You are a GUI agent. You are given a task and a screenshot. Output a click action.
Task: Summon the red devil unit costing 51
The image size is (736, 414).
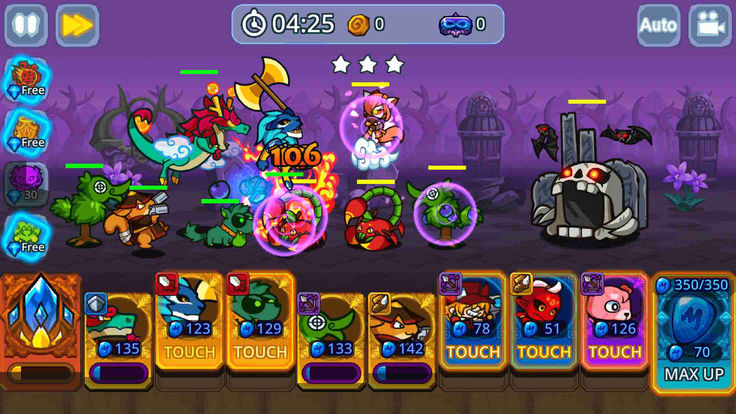click(x=543, y=322)
